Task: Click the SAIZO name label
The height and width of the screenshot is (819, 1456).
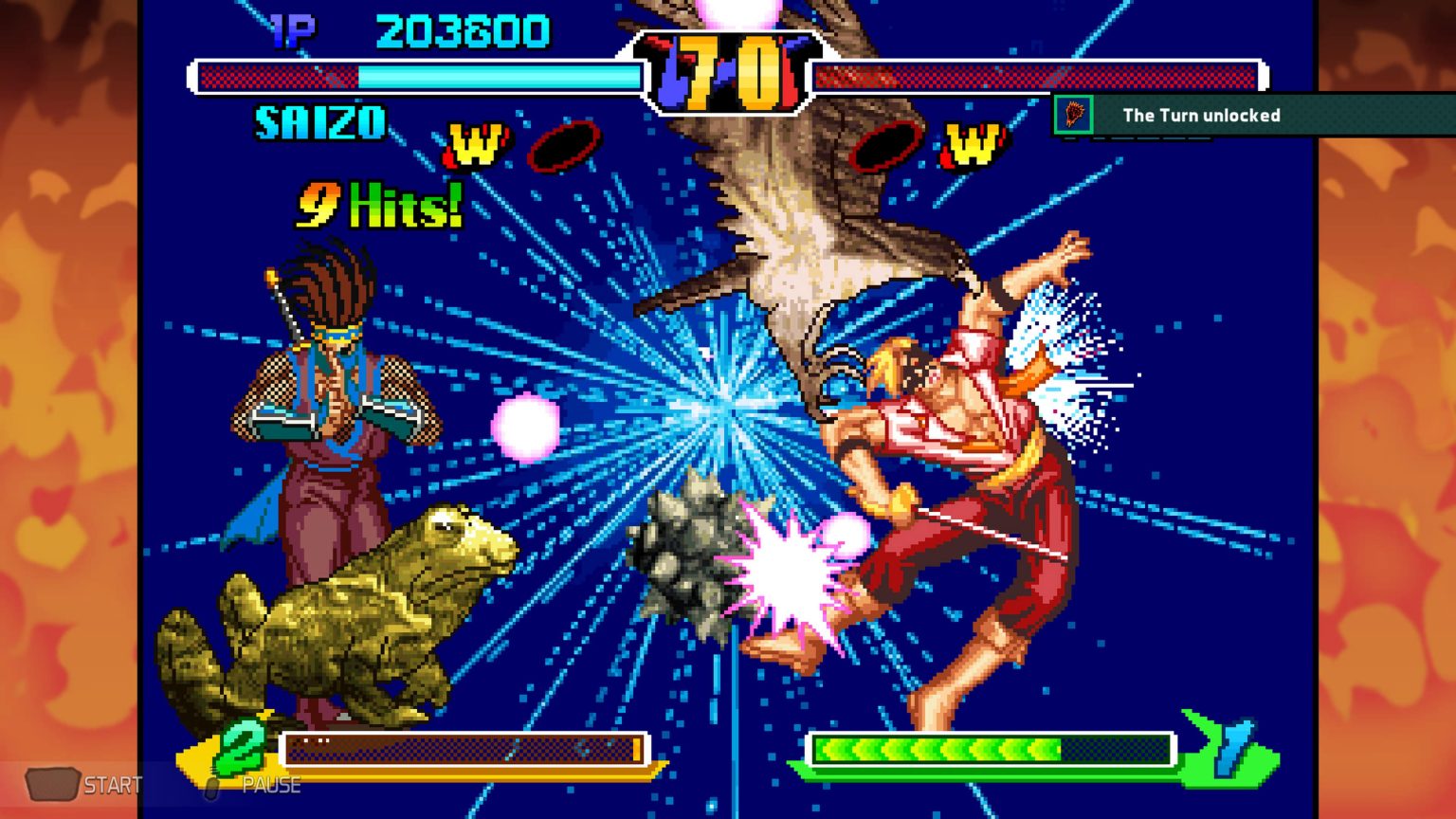Action: (319, 120)
